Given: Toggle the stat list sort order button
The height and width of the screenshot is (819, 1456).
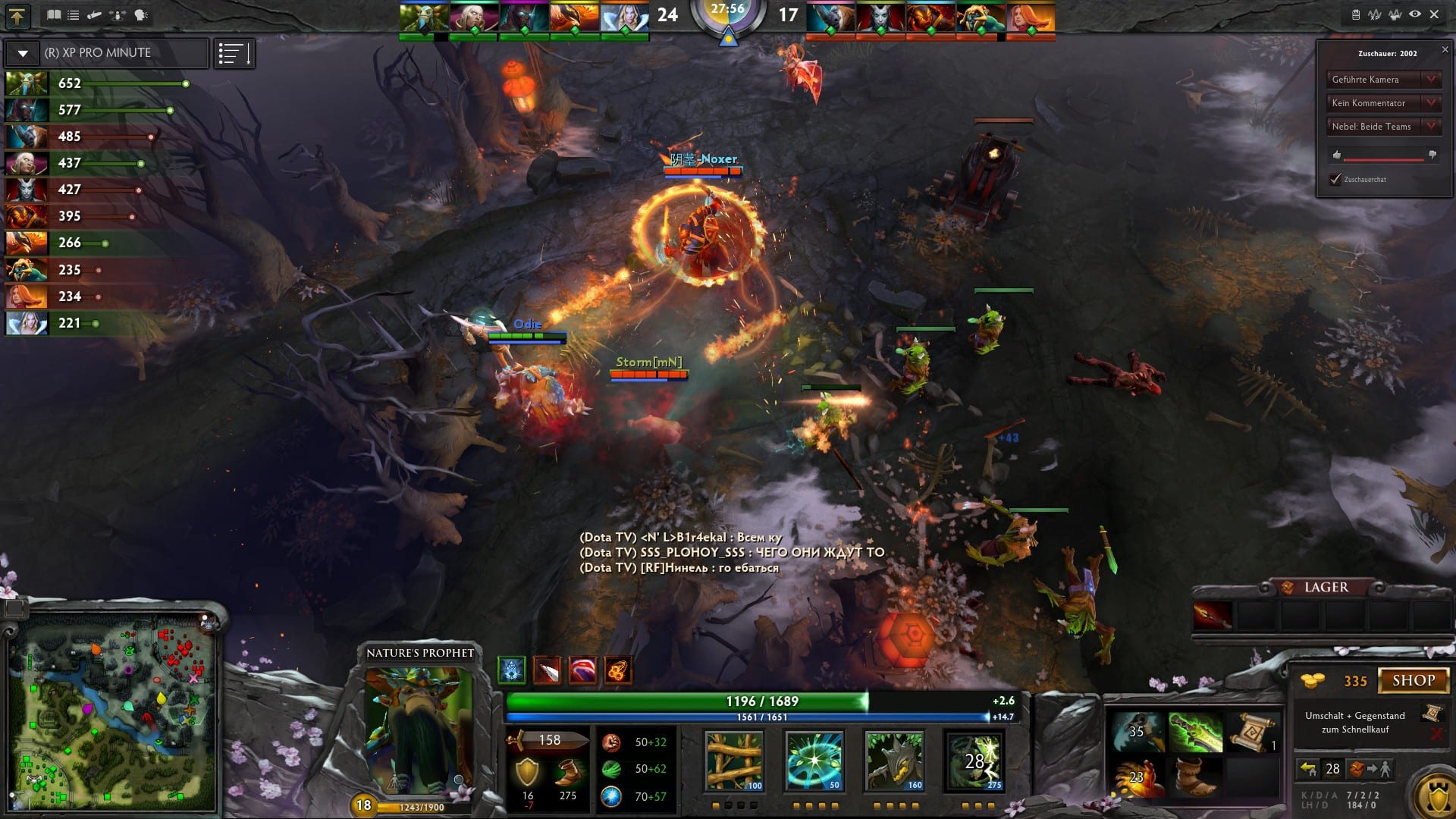Looking at the screenshot, I should (234, 53).
